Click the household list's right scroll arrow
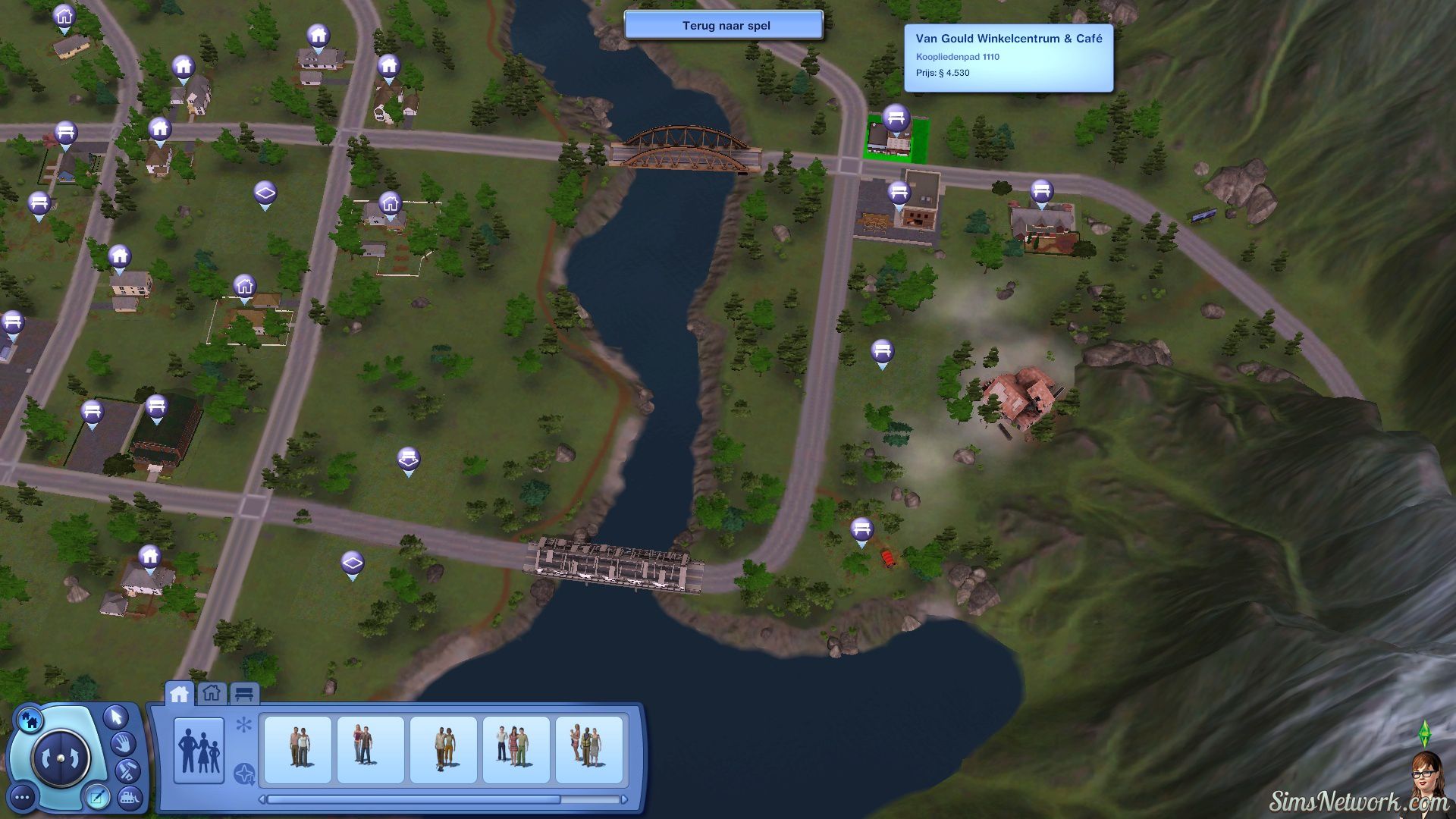Viewport: 1456px width, 819px height. pyautogui.click(x=624, y=799)
